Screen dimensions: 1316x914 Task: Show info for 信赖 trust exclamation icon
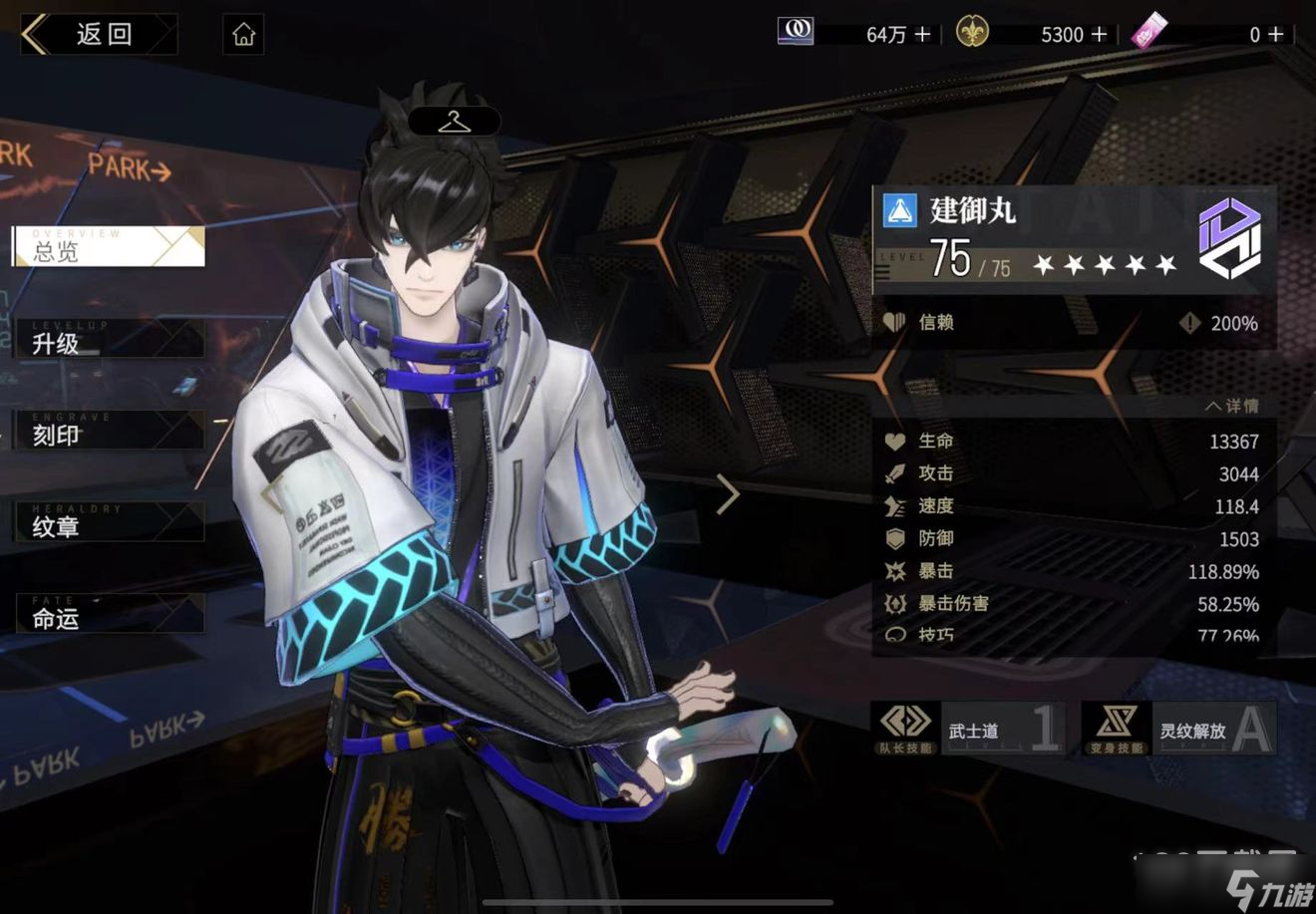pos(1189,323)
